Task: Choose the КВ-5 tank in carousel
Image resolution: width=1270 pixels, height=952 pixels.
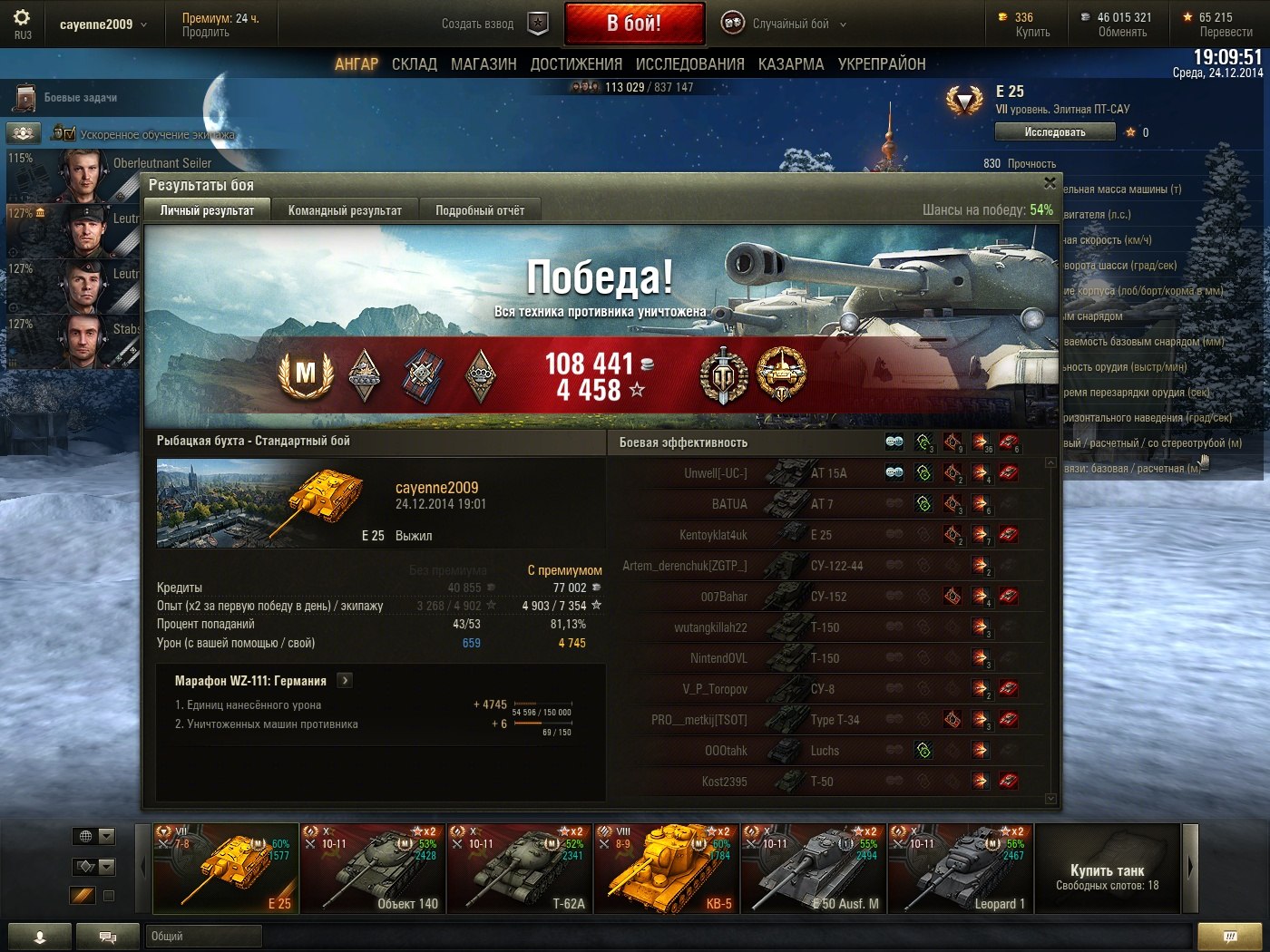Action: (x=667, y=868)
